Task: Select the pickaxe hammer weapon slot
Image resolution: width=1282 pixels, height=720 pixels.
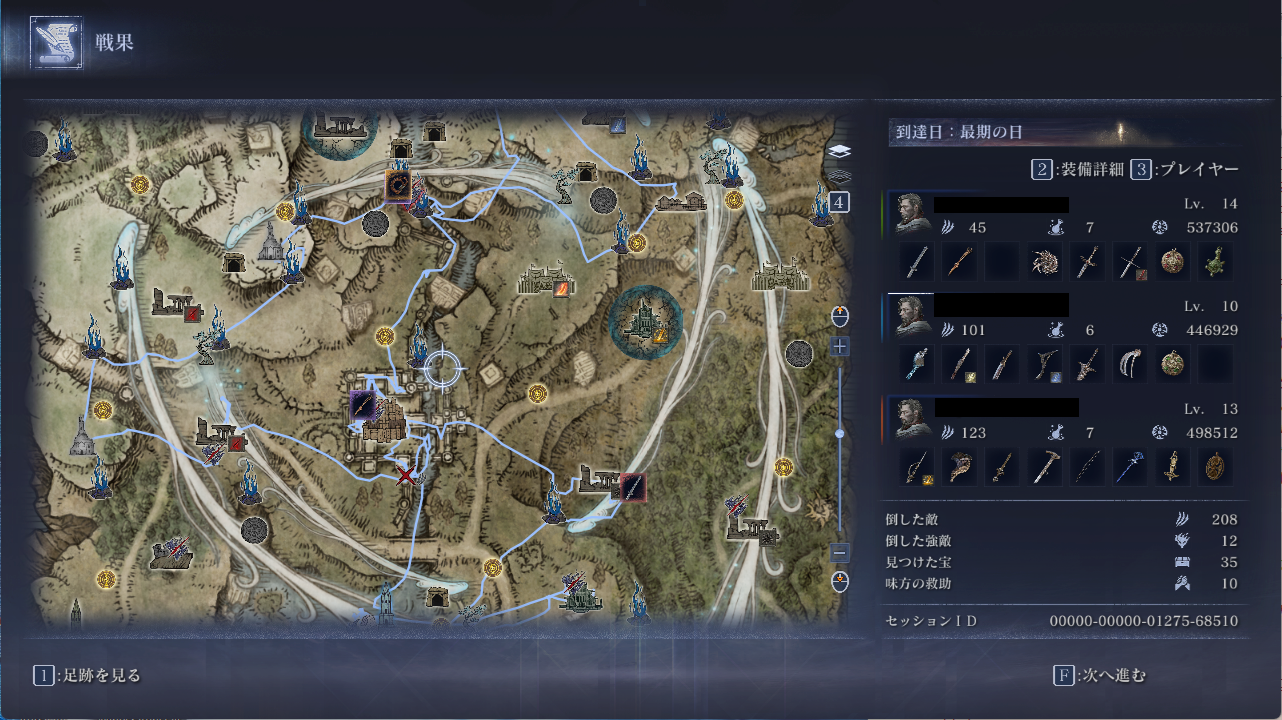Action: coord(1044,467)
